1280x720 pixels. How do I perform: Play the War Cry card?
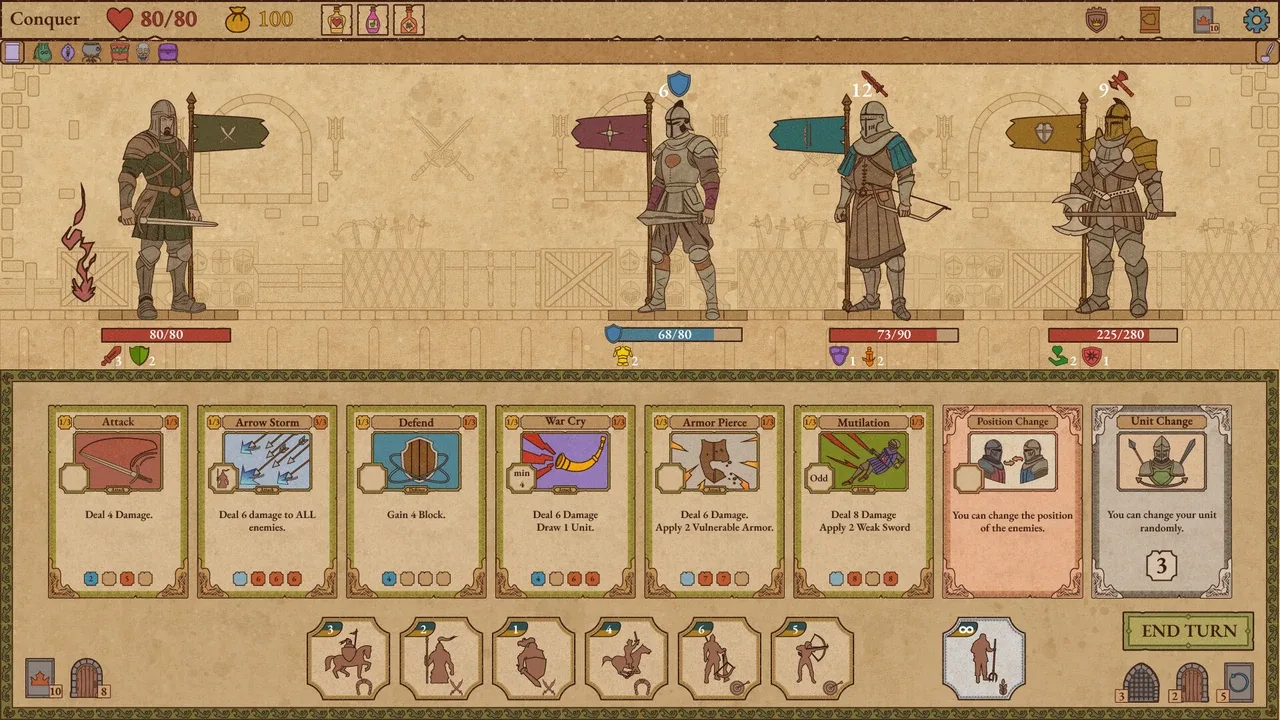click(565, 501)
